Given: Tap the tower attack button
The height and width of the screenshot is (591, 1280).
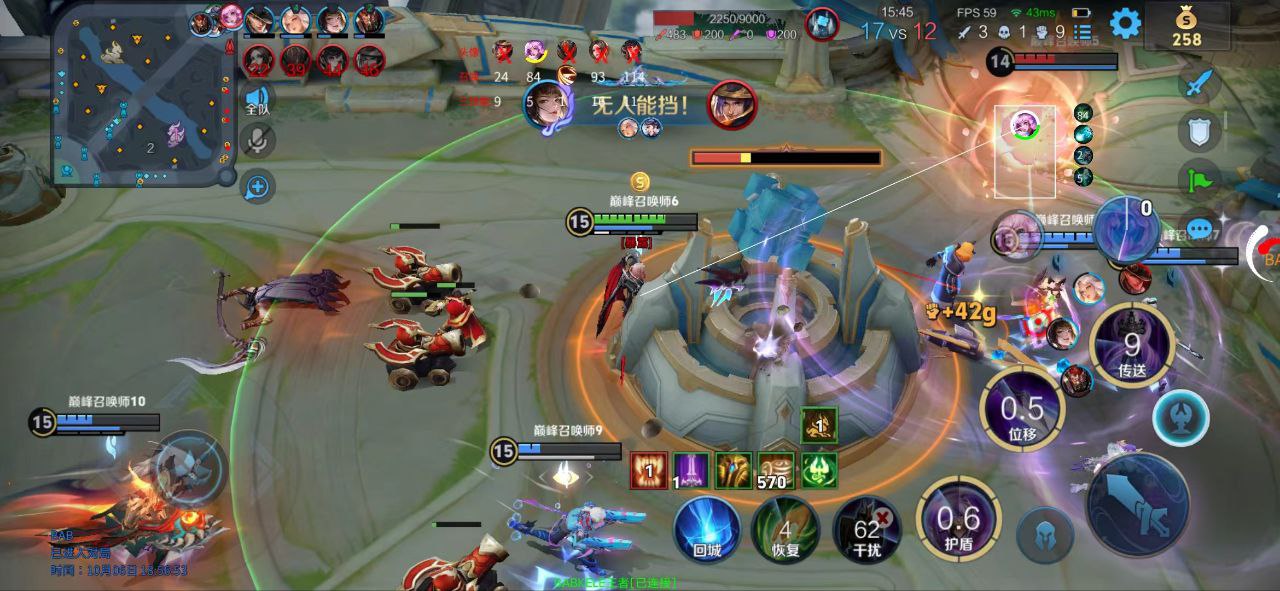Looking at the screenshot, I should point(1180,418).
